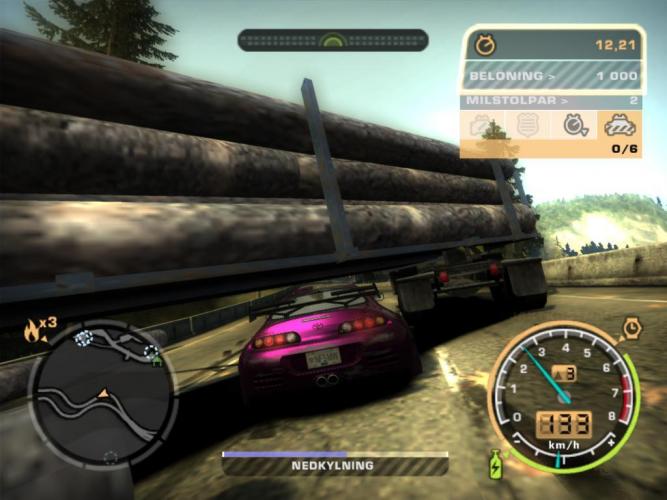Choose the police badge milestone icon
Image resolution: width=667 pixels, height=500 pixels.
click(x=529, y=125)
